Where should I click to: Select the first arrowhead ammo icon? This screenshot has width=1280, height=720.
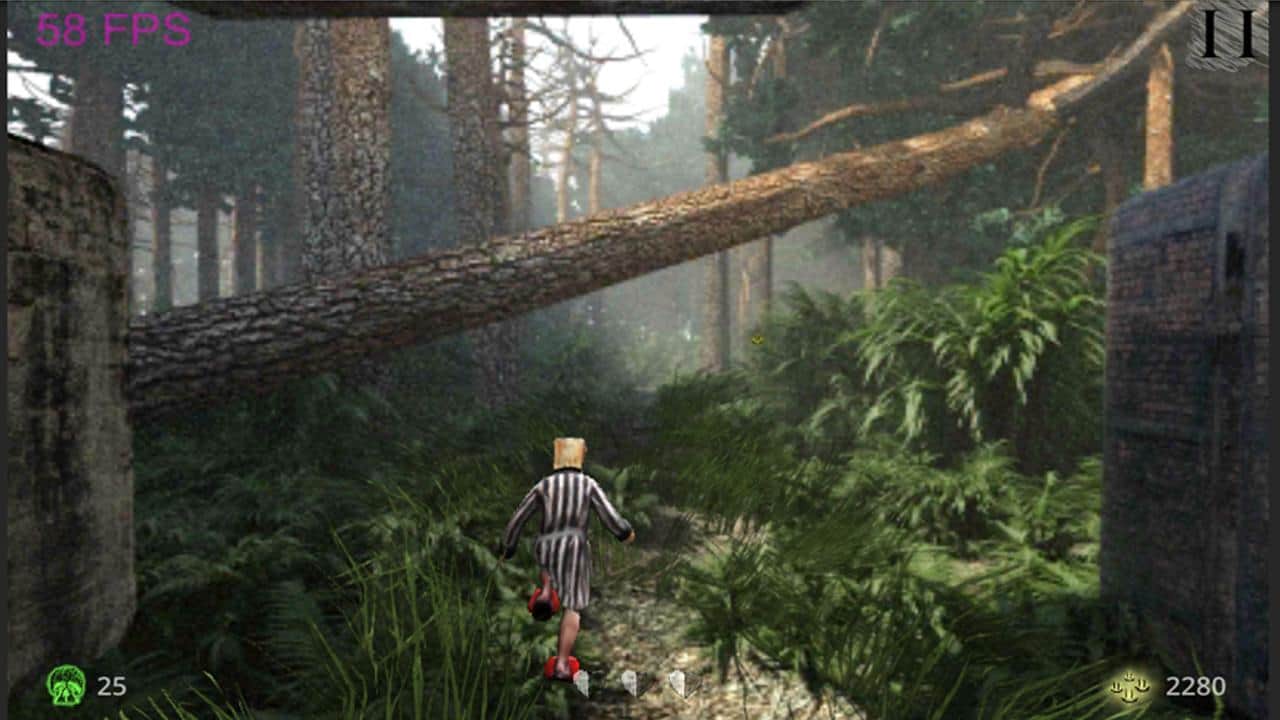(x=582, y=684)
